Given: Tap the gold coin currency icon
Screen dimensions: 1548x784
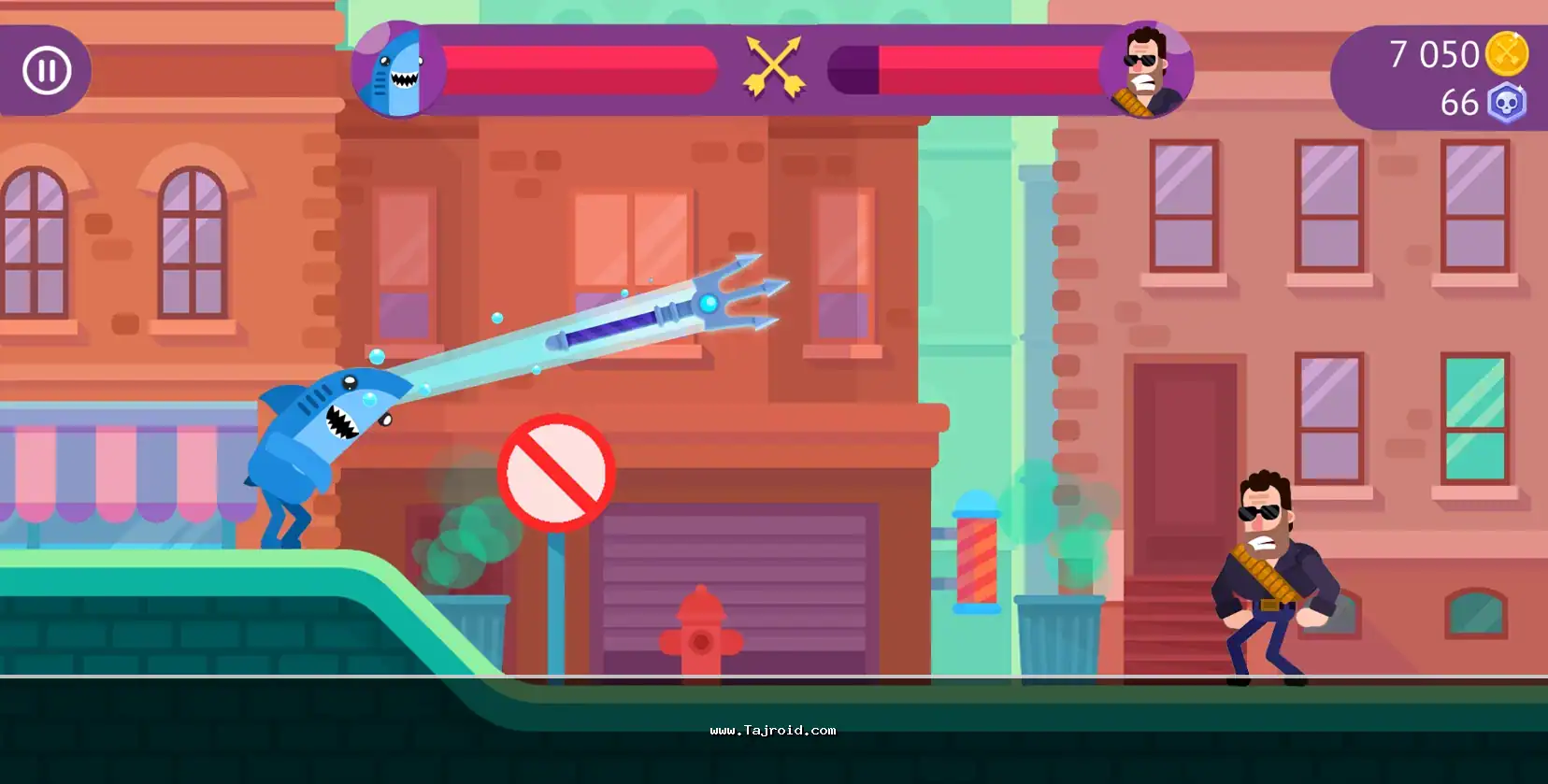Looking at the screenshot, I should tap(1507, 53).
